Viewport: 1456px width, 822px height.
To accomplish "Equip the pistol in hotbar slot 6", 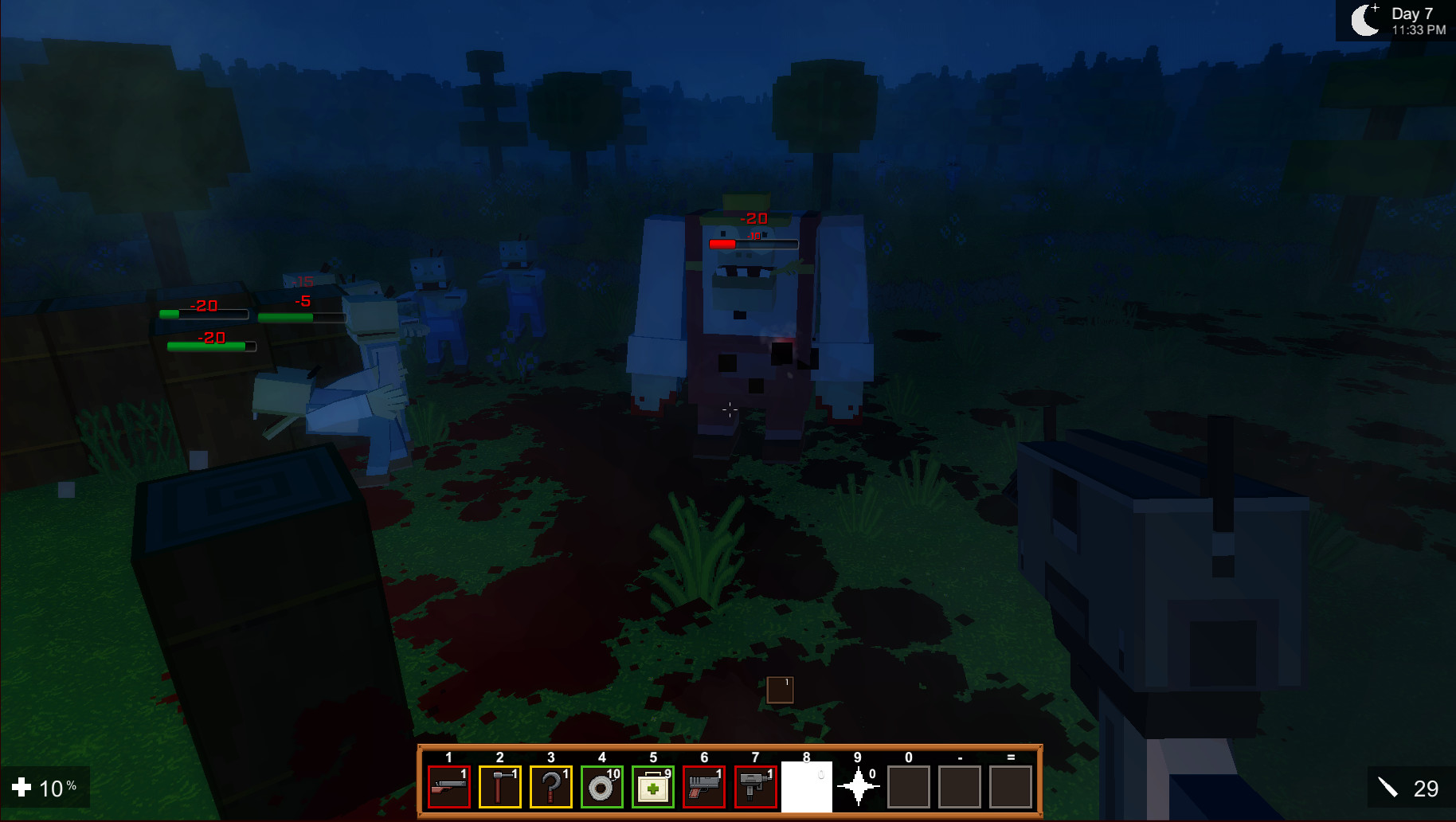I will [x=705, y=787].
